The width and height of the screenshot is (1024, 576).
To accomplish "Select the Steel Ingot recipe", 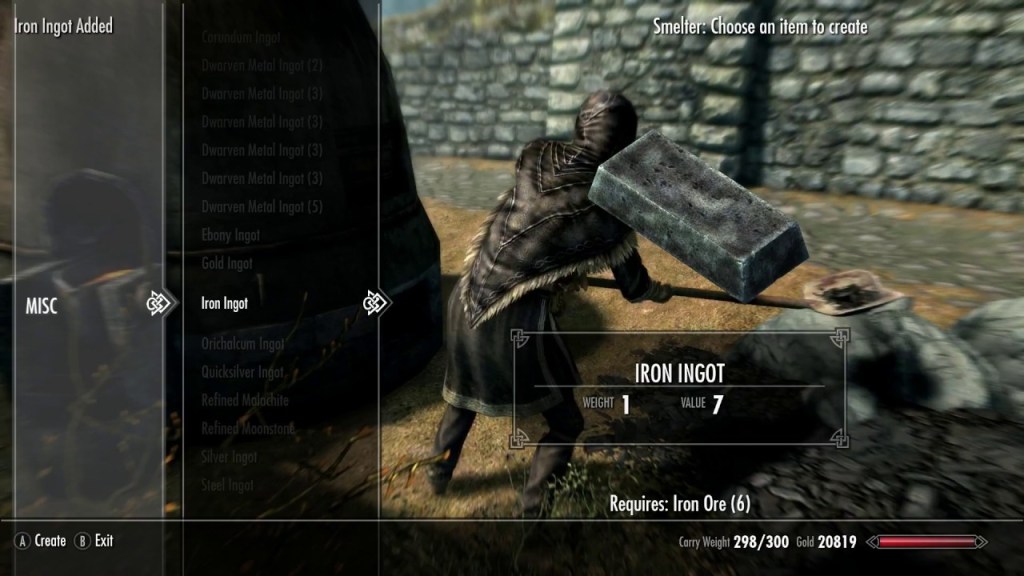I will [227, 485].
